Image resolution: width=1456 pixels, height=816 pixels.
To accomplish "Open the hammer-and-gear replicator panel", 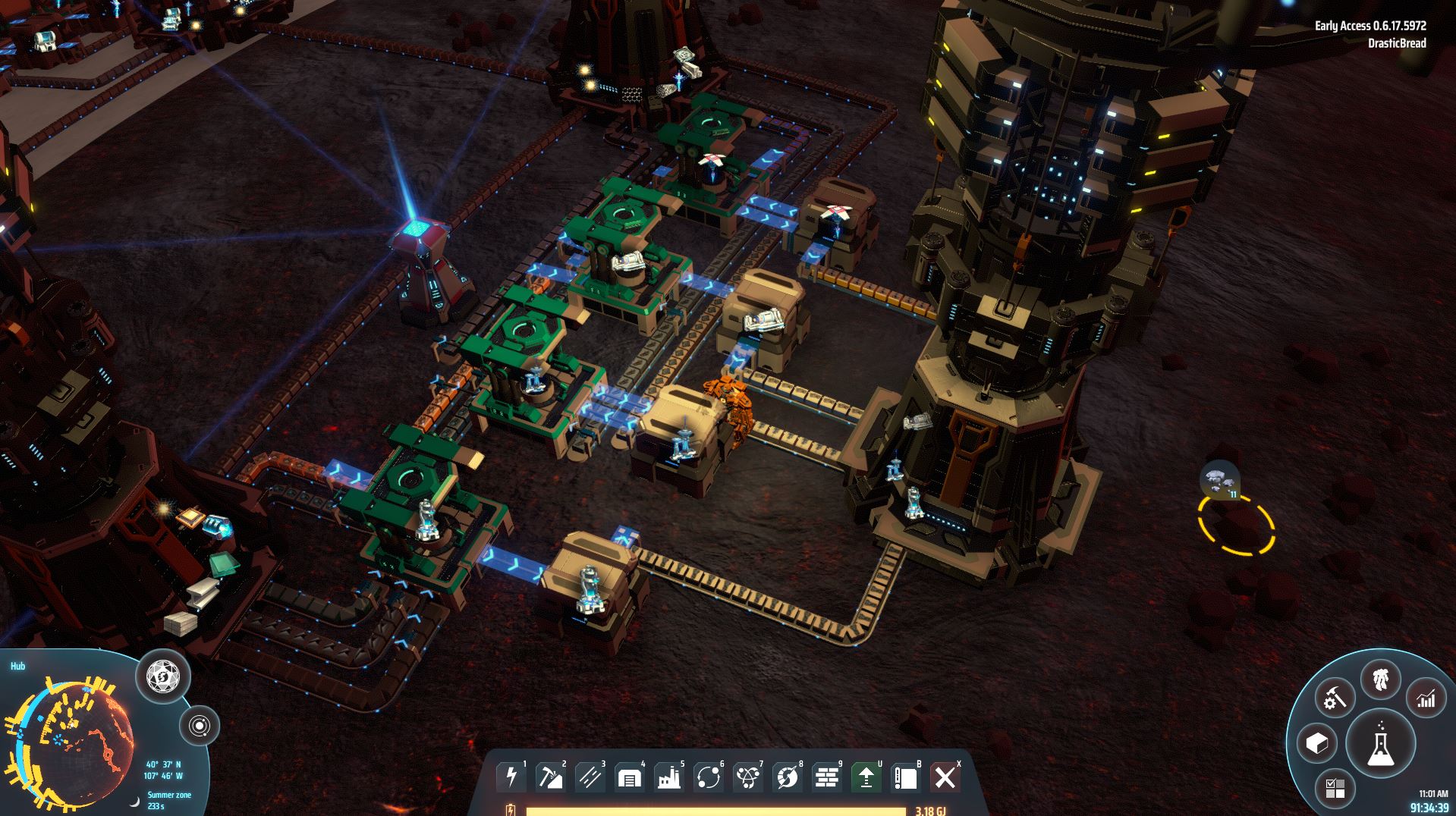I will point(1334,698).
